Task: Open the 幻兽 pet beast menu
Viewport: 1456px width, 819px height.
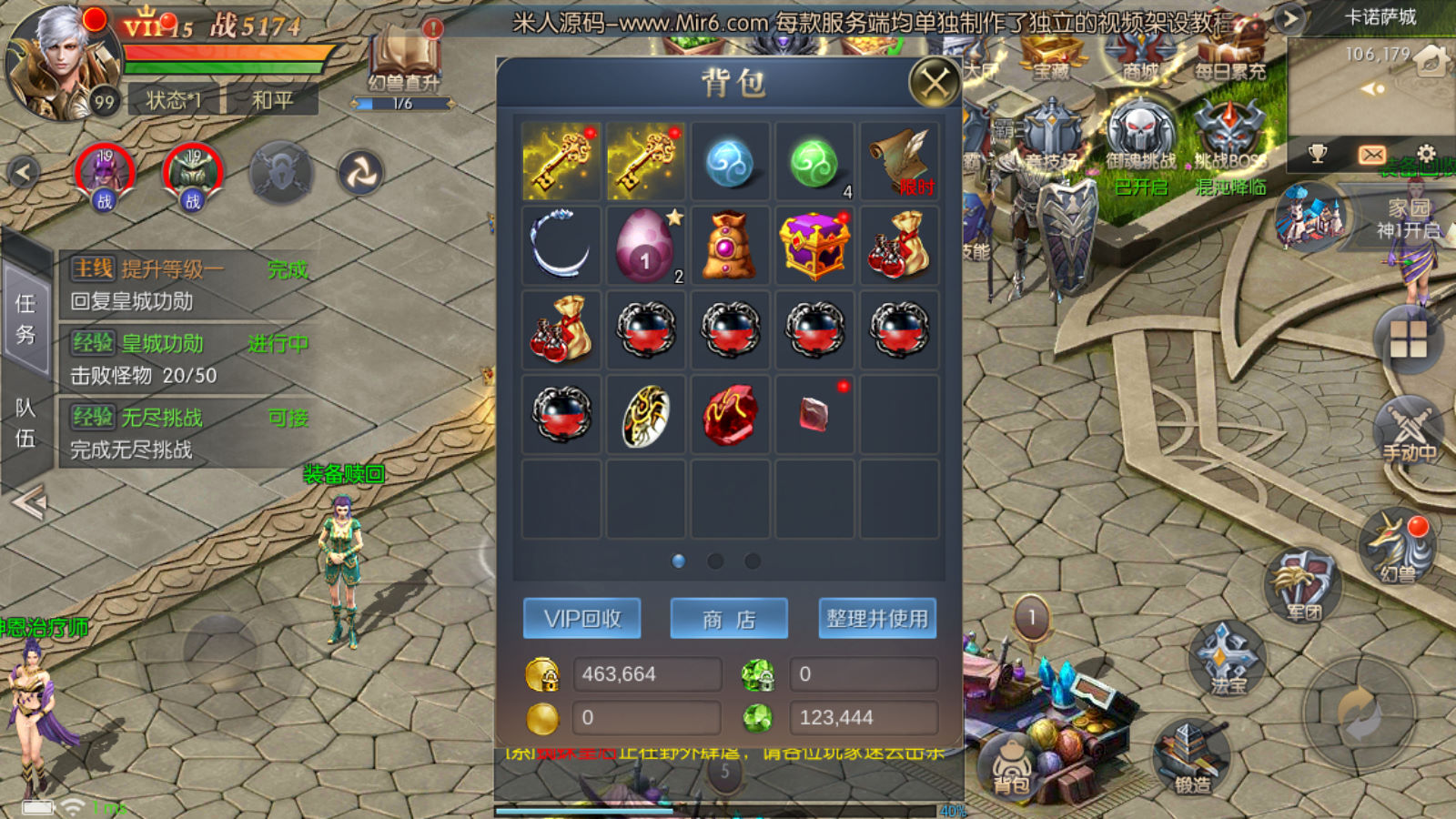Action: click(1397, 546)
